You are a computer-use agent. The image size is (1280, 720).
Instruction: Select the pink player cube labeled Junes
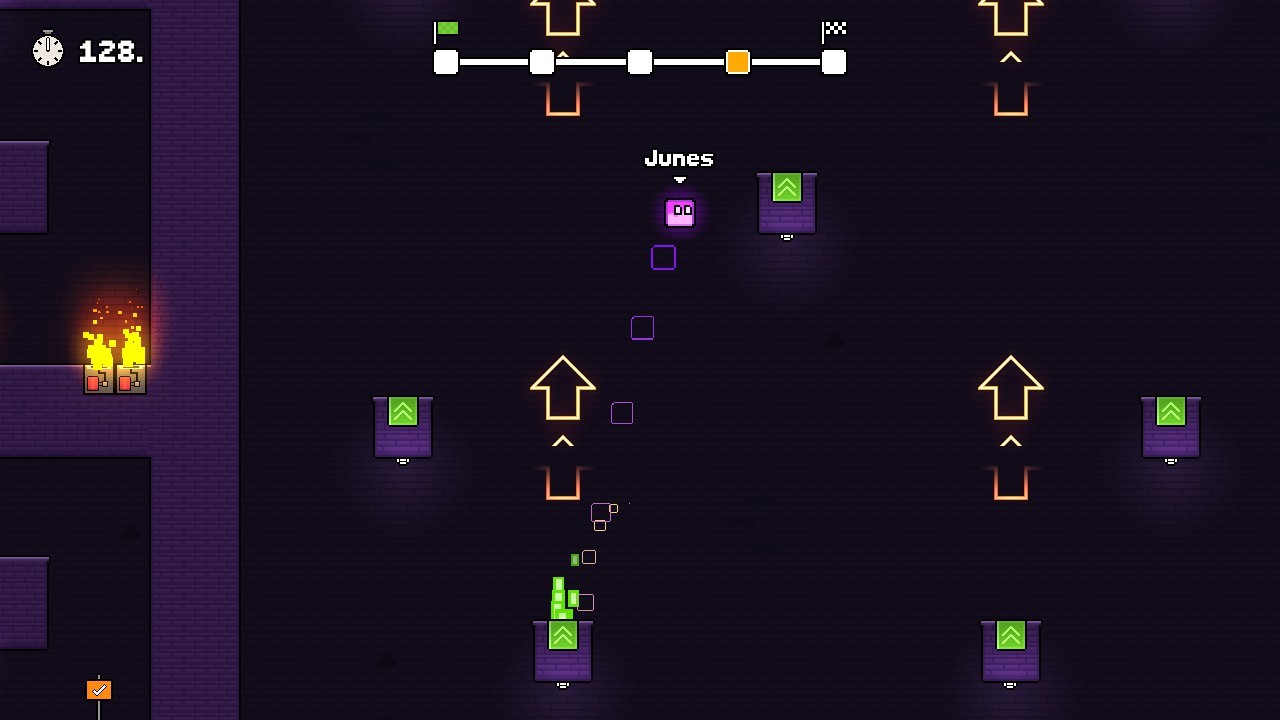pos(680,212)
